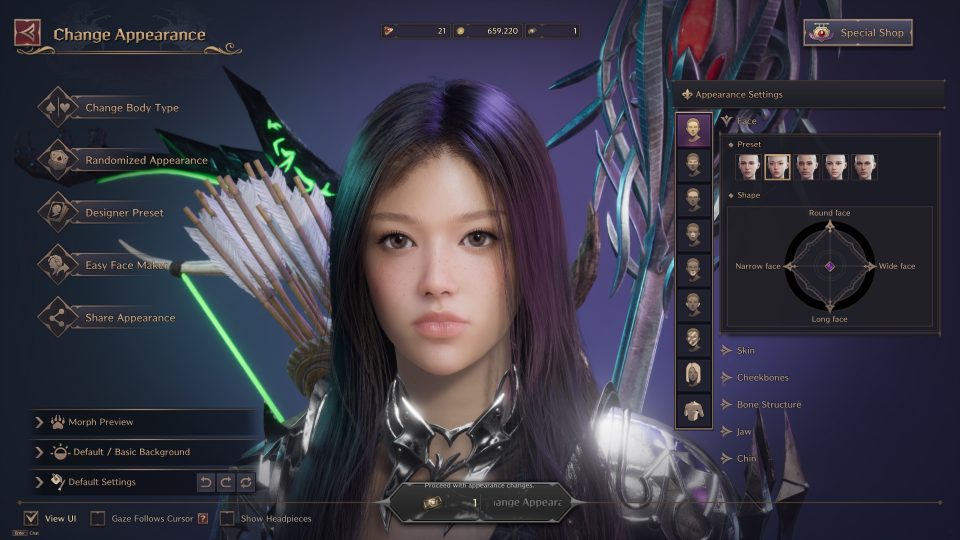The height and width of the screenshot is (540, 960).
Task: Expand the Cheekbones section
Action: coord(760,378)
